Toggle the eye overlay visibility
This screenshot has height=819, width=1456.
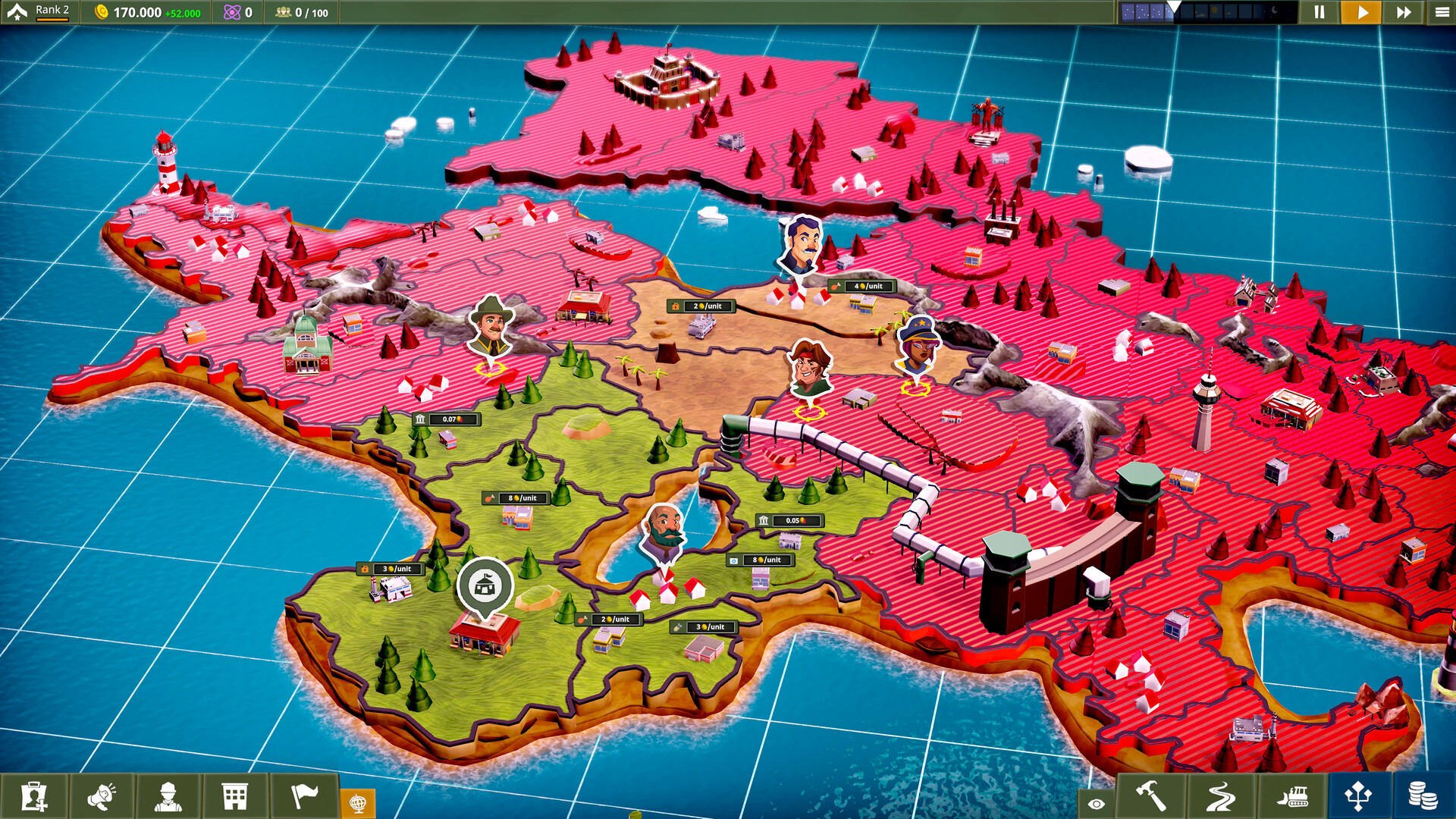point(1094,802)
